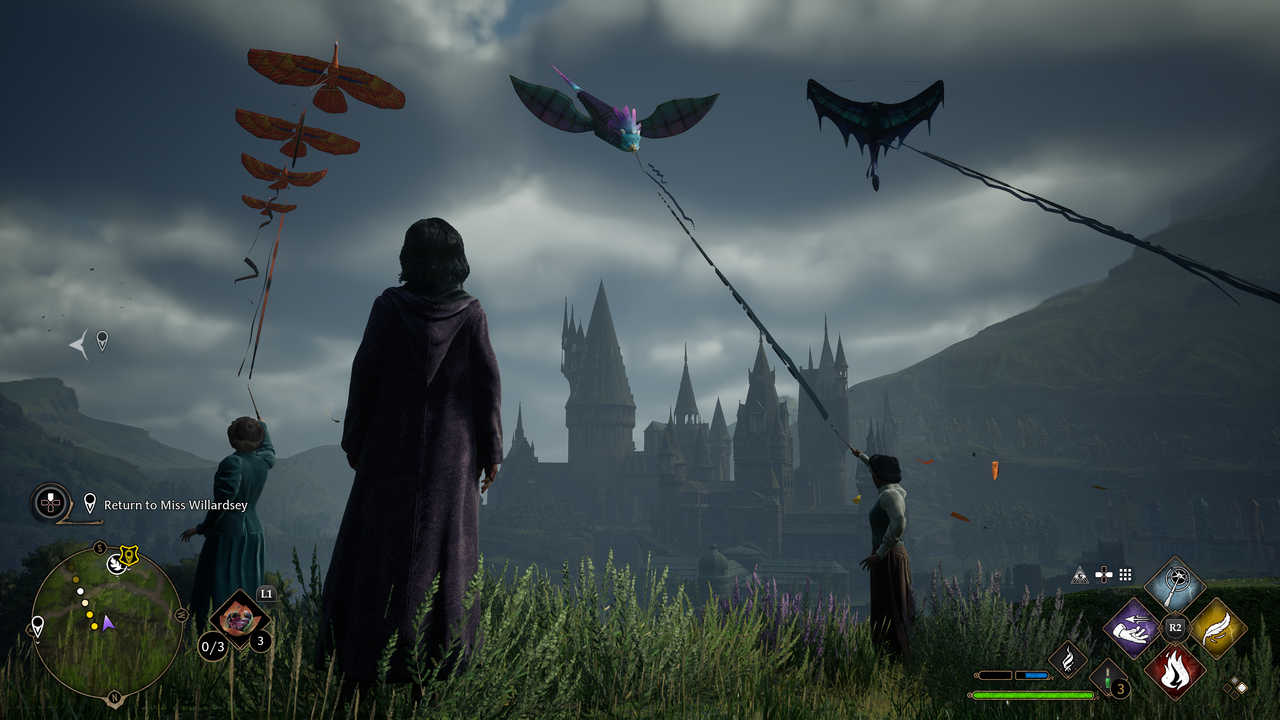
Task: Select the yellow shield quest marker on minimap
Action: click(x=129, y=555)
